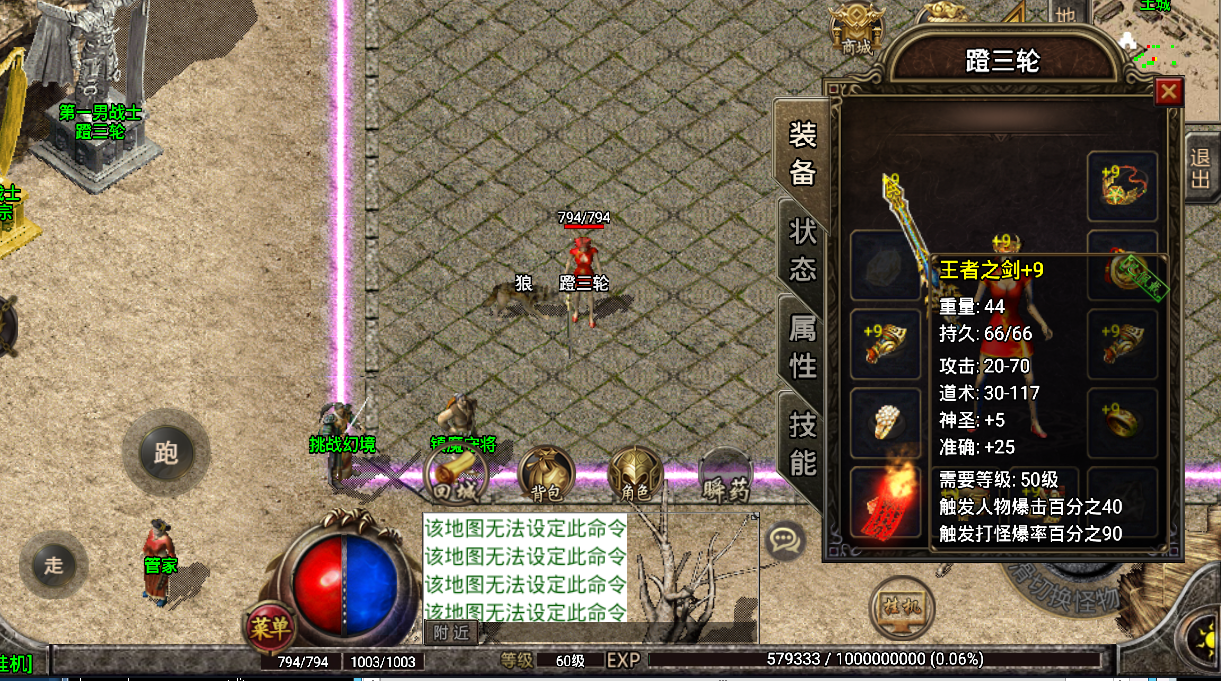Tap the 瞬药 instant potion button
The height and width of the screenshot is (681, 1221).
(725, 473)
